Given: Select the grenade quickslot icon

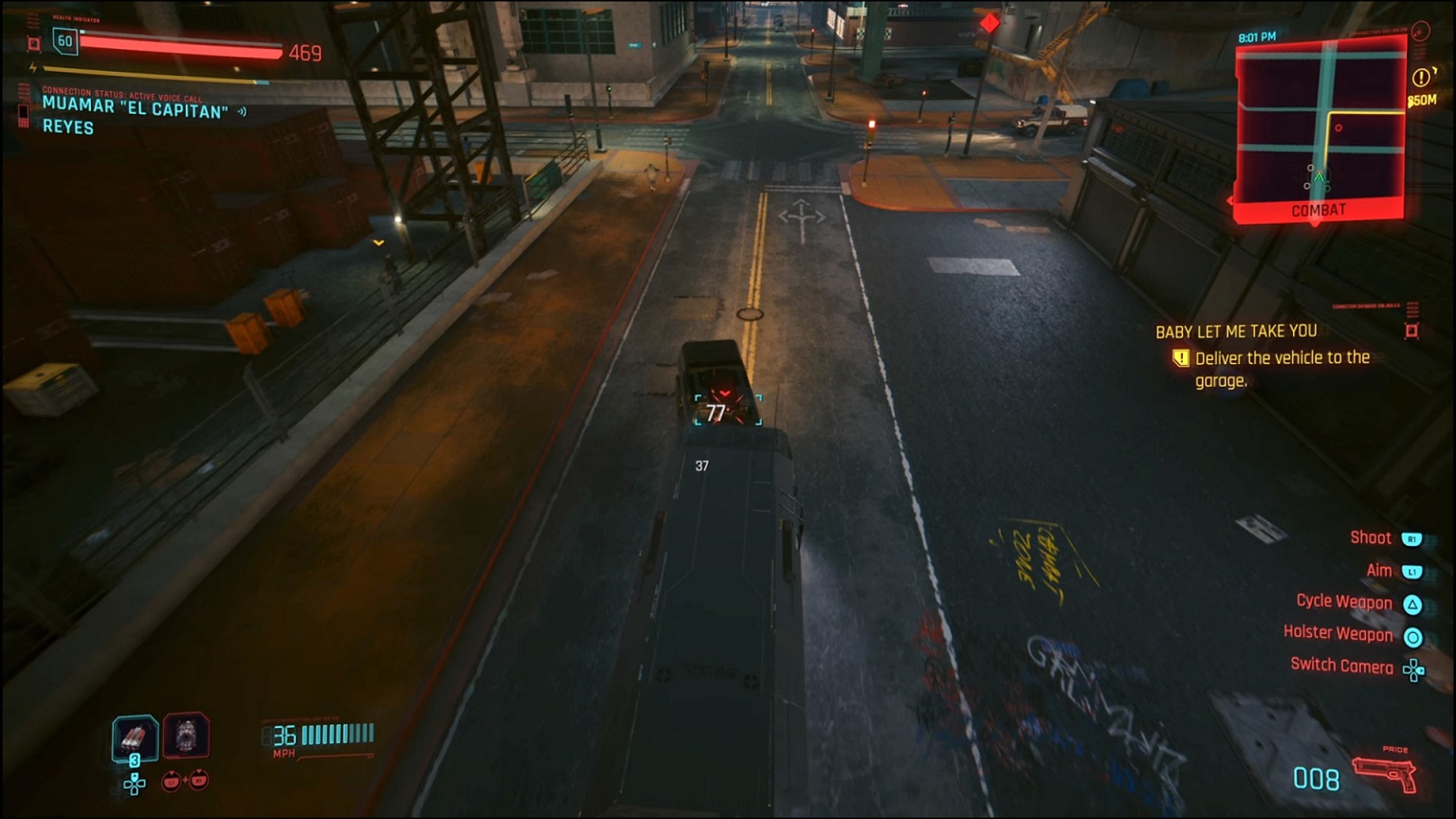Looking at the screenshot, I should tap(134, 737).
